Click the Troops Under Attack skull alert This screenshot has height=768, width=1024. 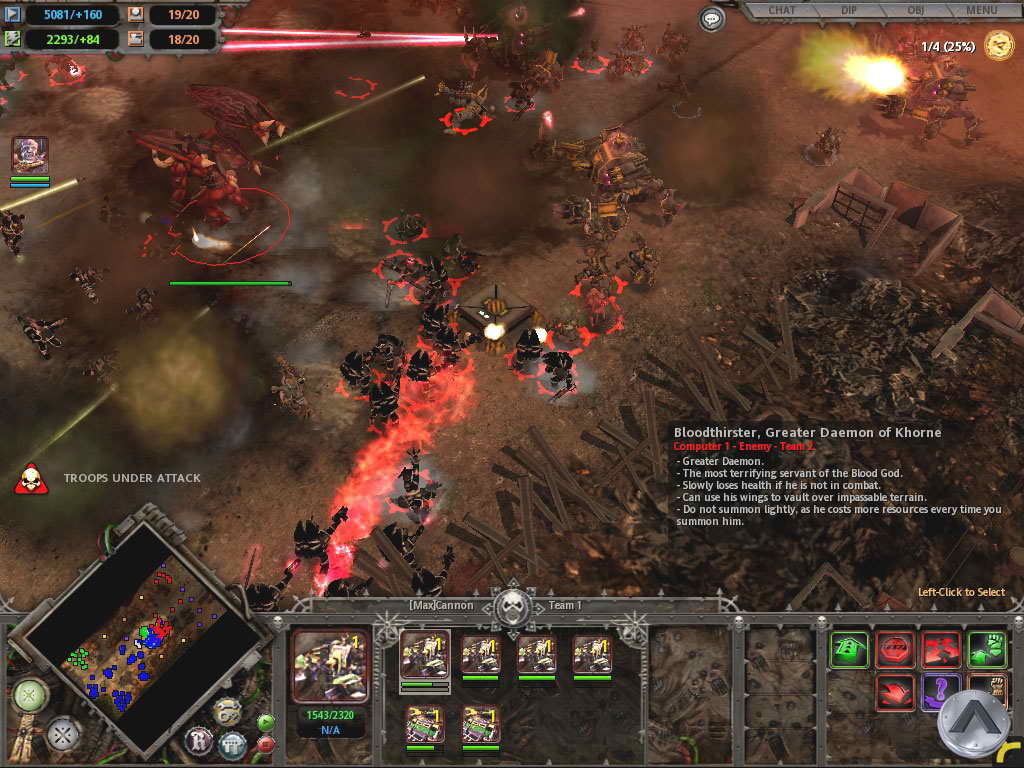click(x=31, y=478)
